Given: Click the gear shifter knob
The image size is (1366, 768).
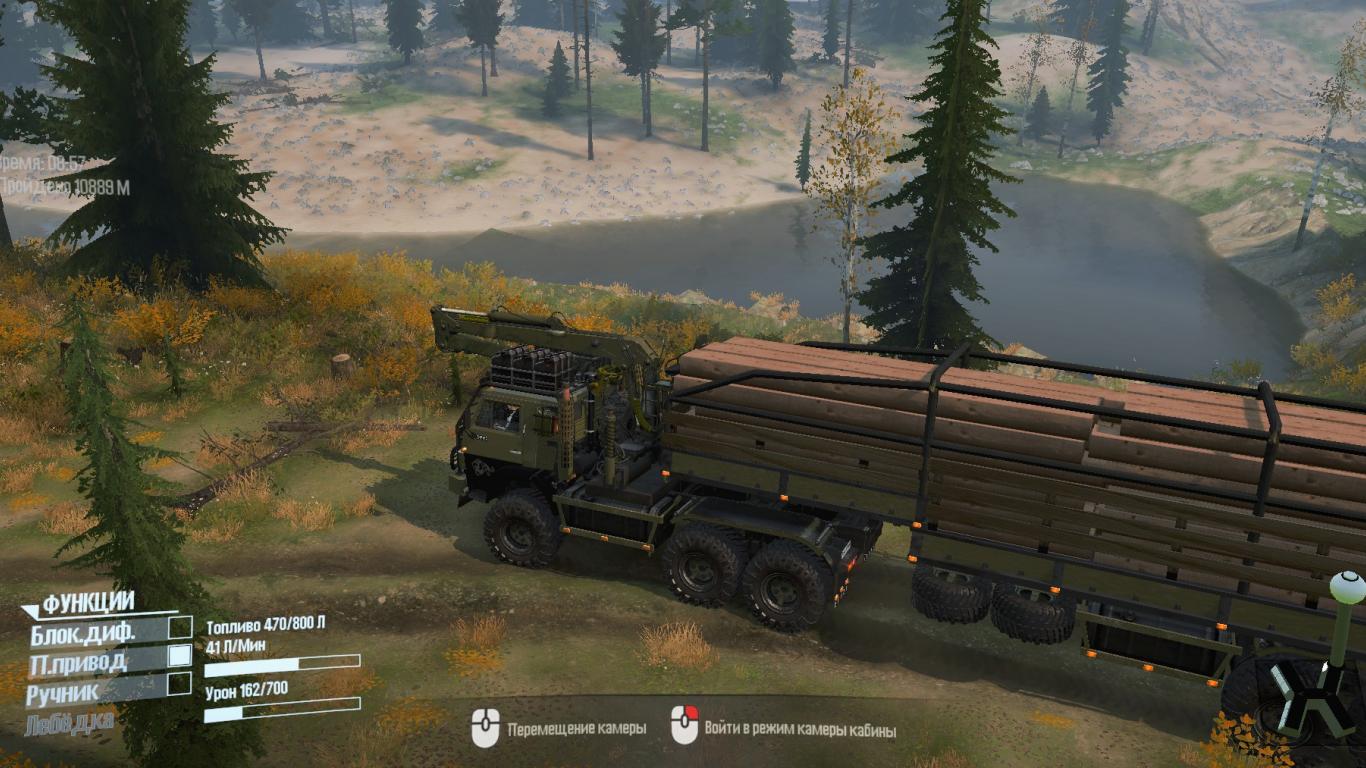Looking at the screenshot, I should click(1347, 588).
